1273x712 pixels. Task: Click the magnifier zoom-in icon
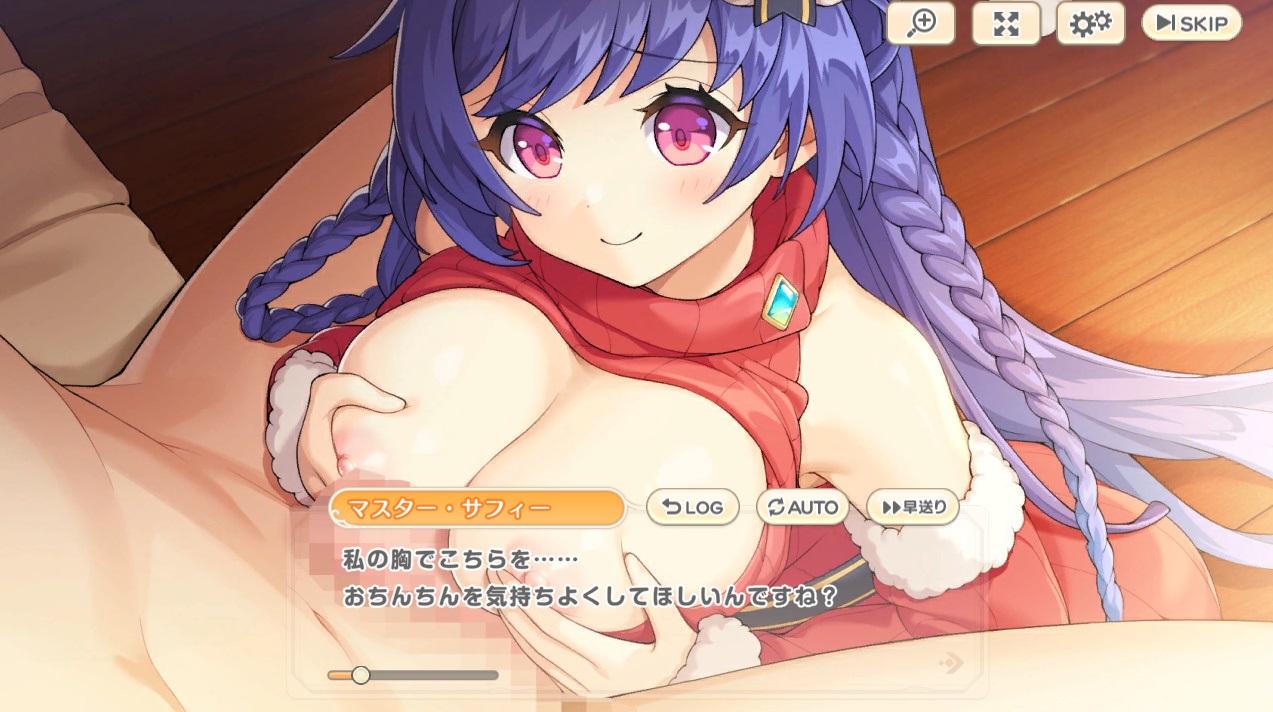tap(920, 24)
